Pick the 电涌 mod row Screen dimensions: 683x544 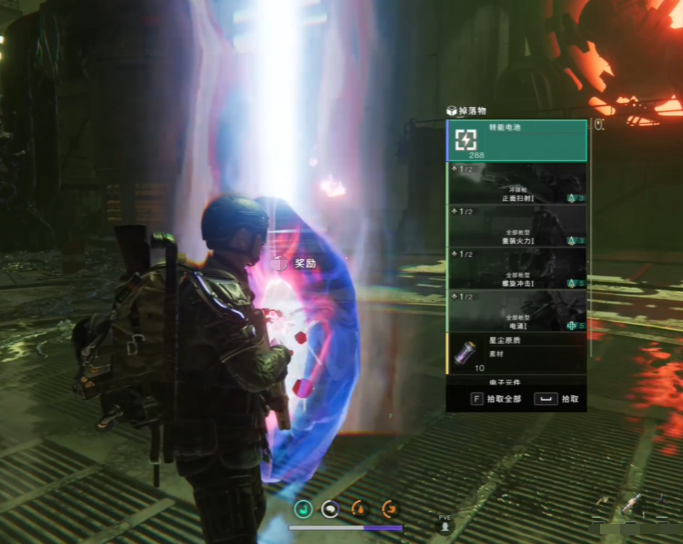[517, 311]
